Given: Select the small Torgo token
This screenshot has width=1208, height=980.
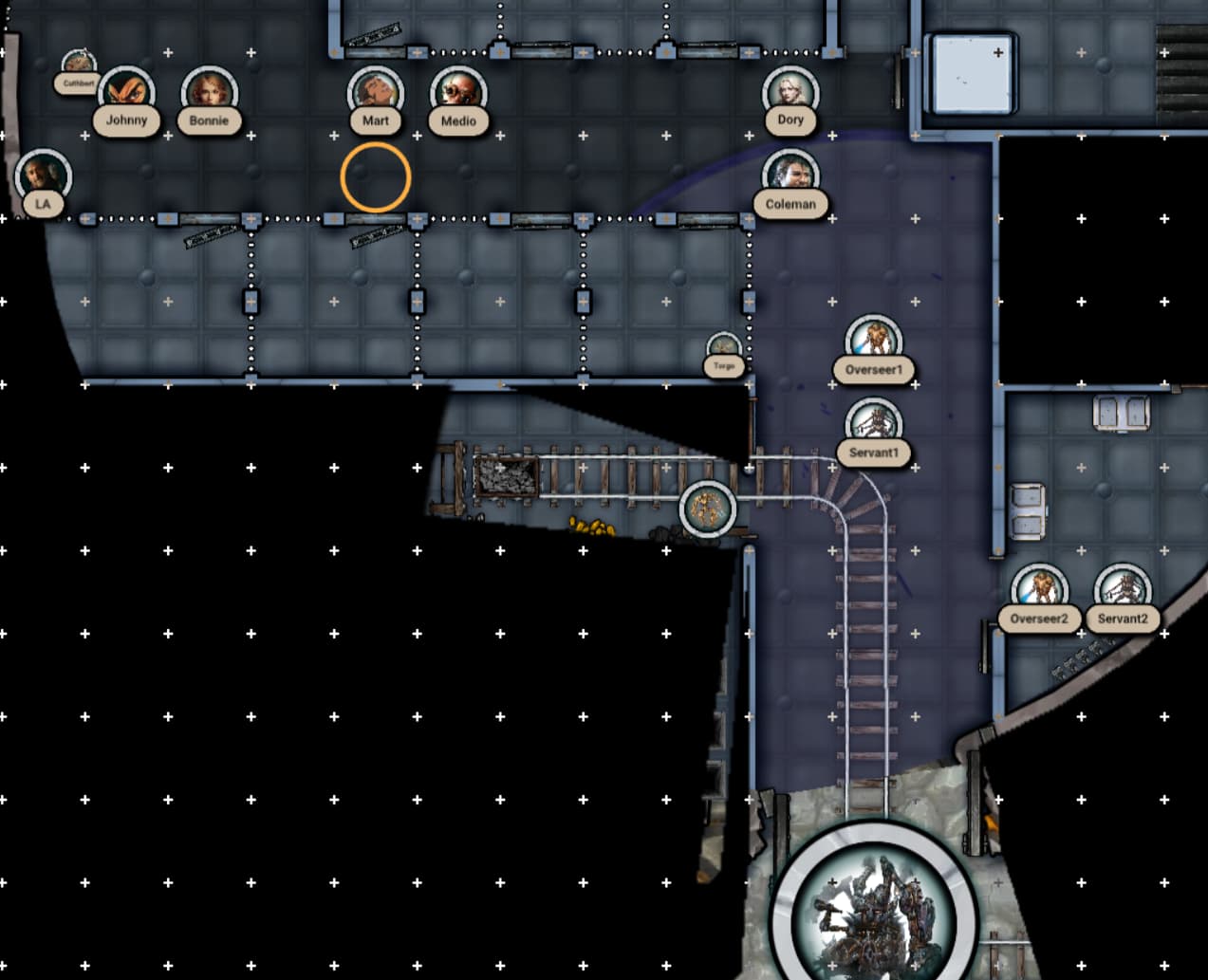Looking at the screenshot, I should click(724, 349).
